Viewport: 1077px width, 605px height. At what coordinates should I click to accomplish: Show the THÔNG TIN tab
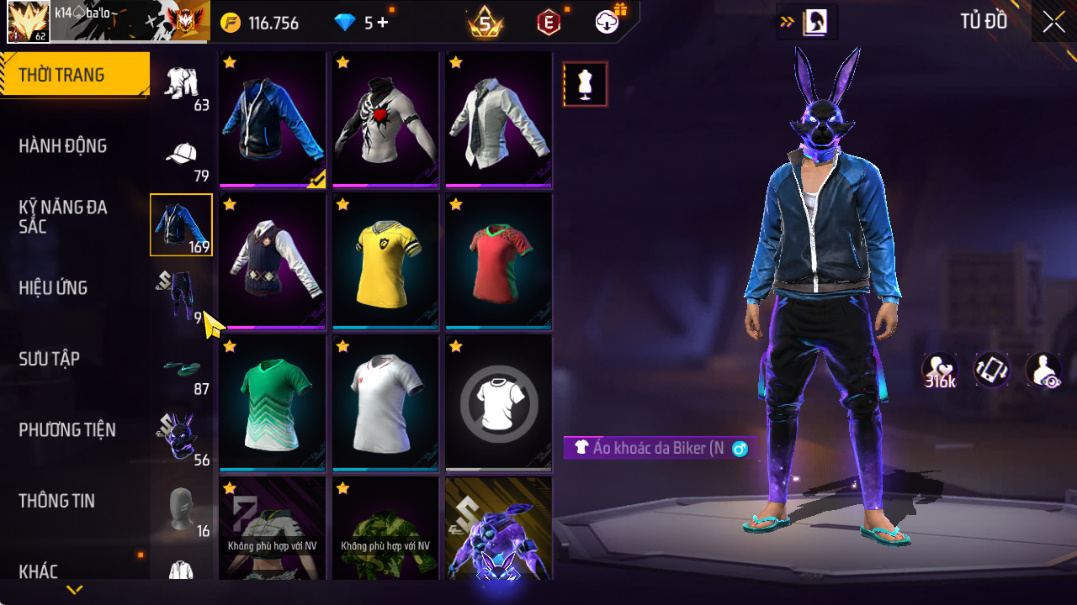pyautogui.click(x=57, y=501)
